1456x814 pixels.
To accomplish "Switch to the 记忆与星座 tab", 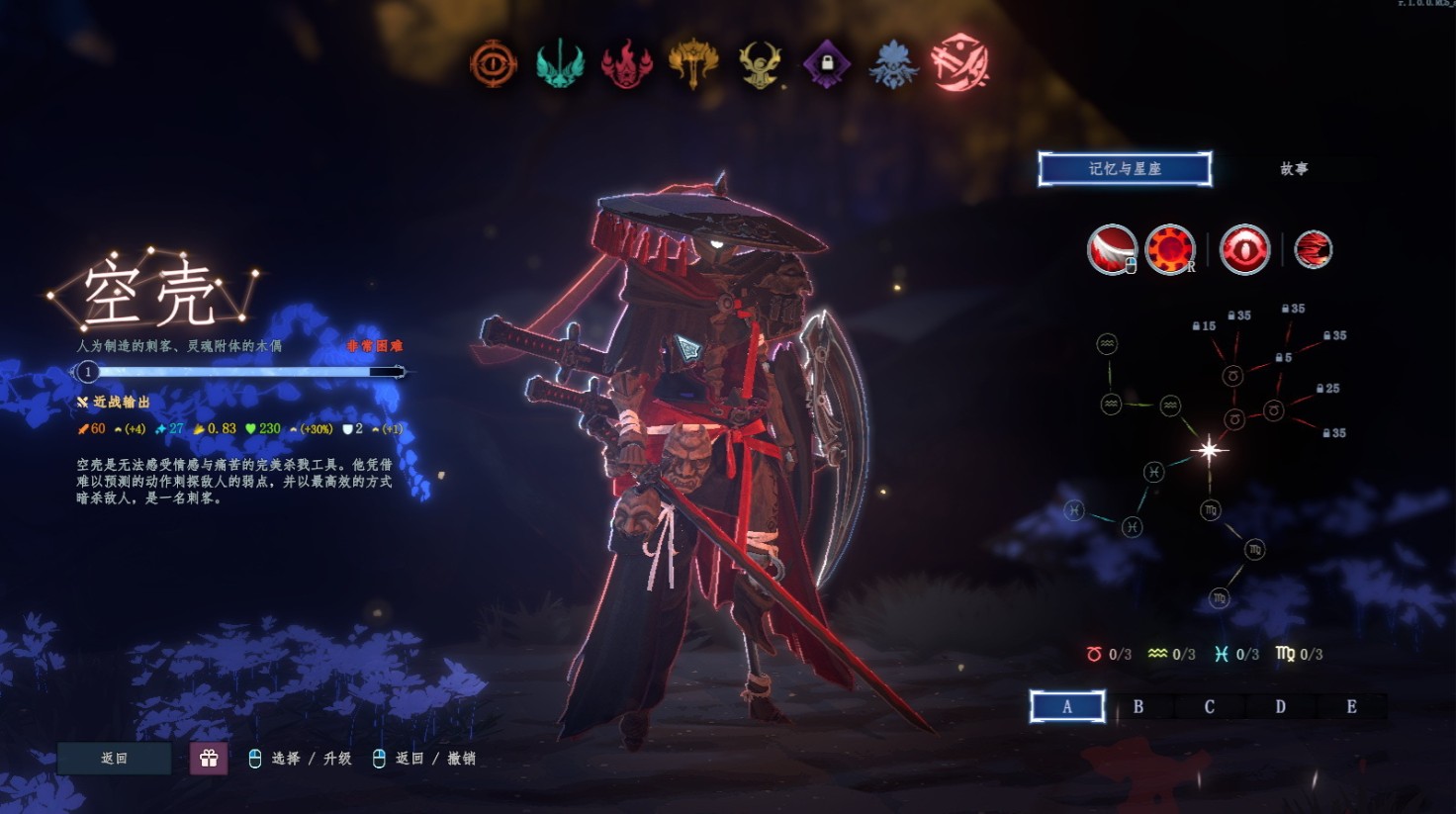I will [x=1125, y=169].
